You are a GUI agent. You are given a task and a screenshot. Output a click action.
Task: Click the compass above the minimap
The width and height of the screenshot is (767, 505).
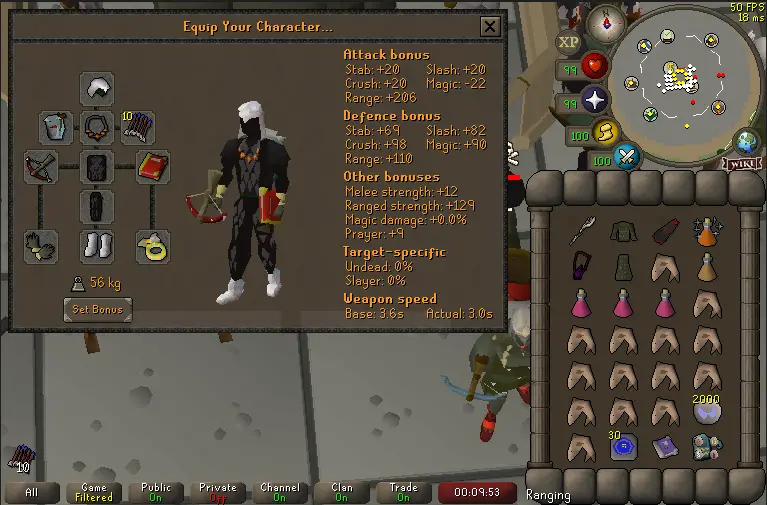605,23
